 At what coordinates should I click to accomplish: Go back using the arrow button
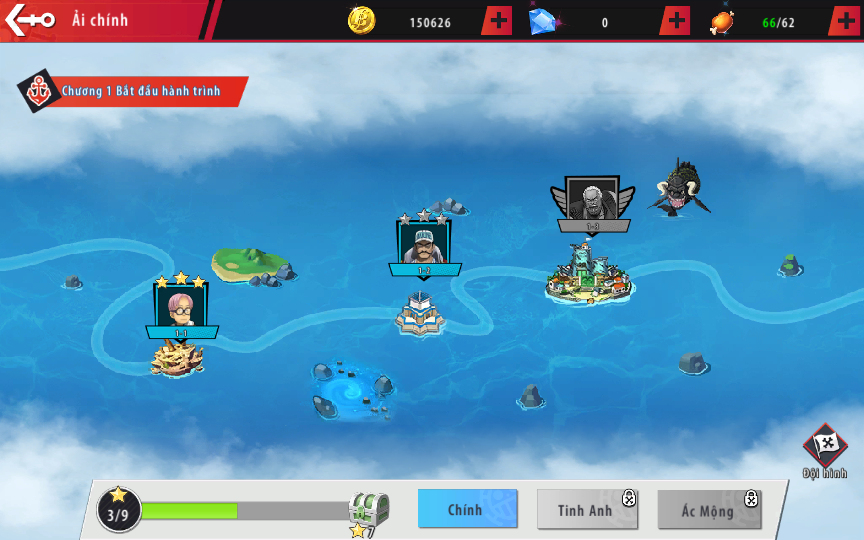28,20
